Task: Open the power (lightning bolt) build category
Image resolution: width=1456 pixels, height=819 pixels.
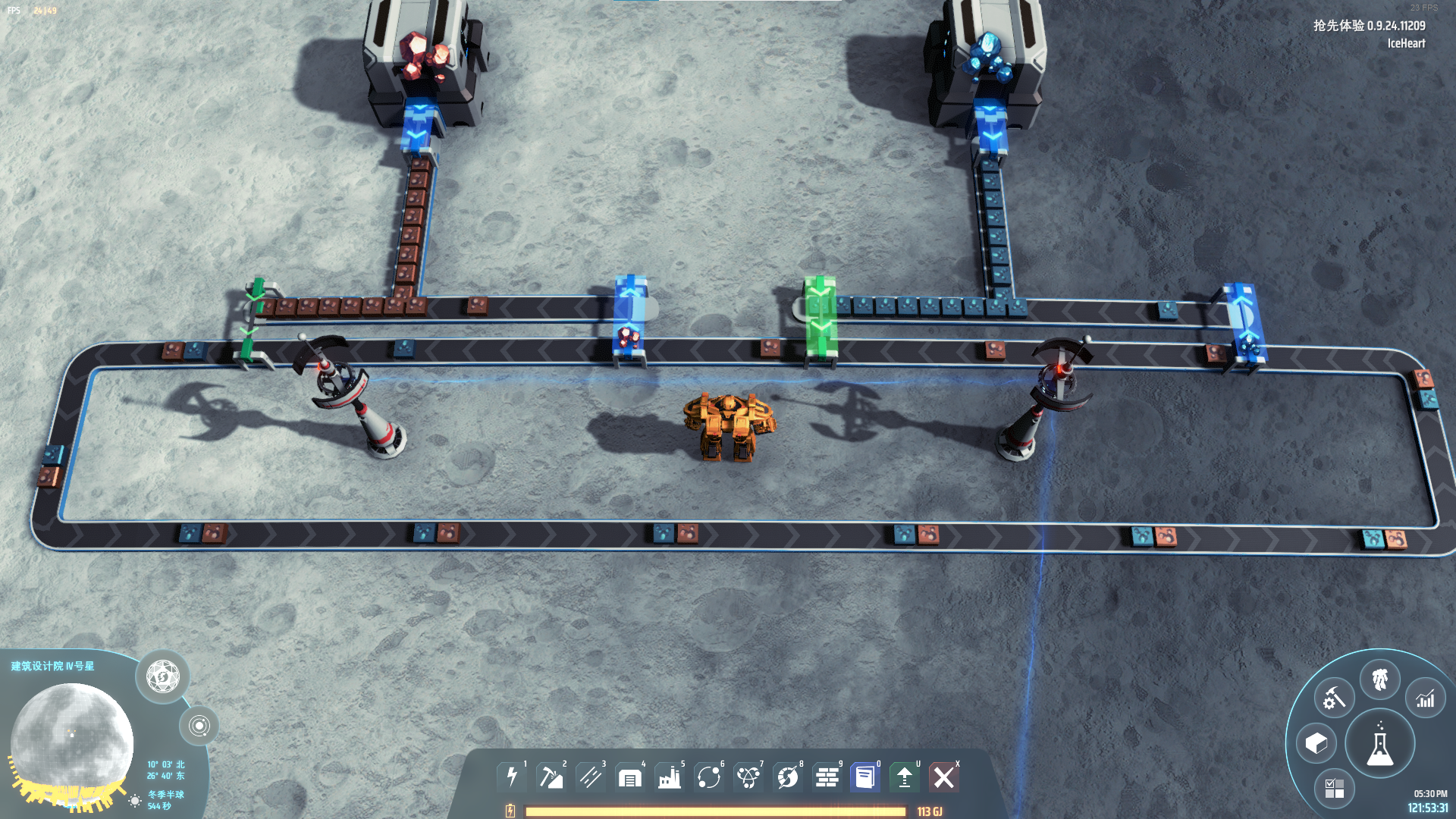Action: click(x=512, y=777)
